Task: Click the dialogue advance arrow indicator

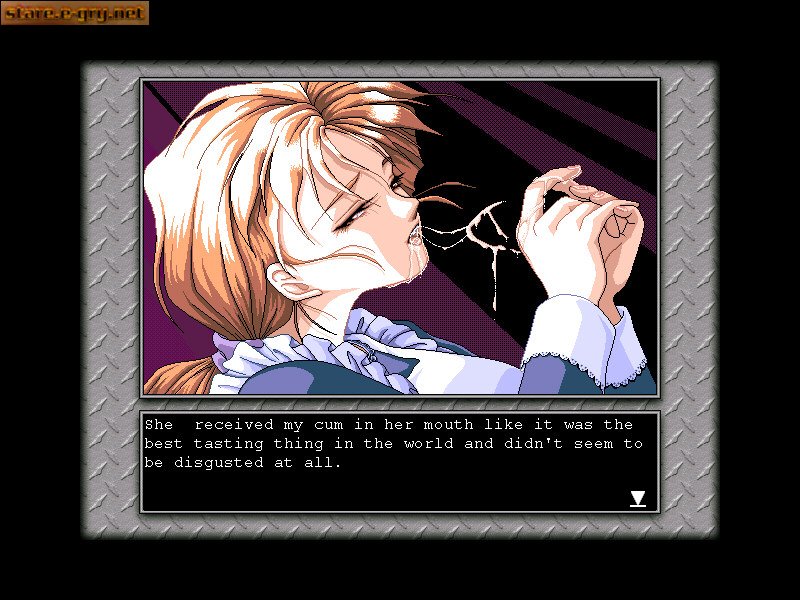Action: point(637,498)
